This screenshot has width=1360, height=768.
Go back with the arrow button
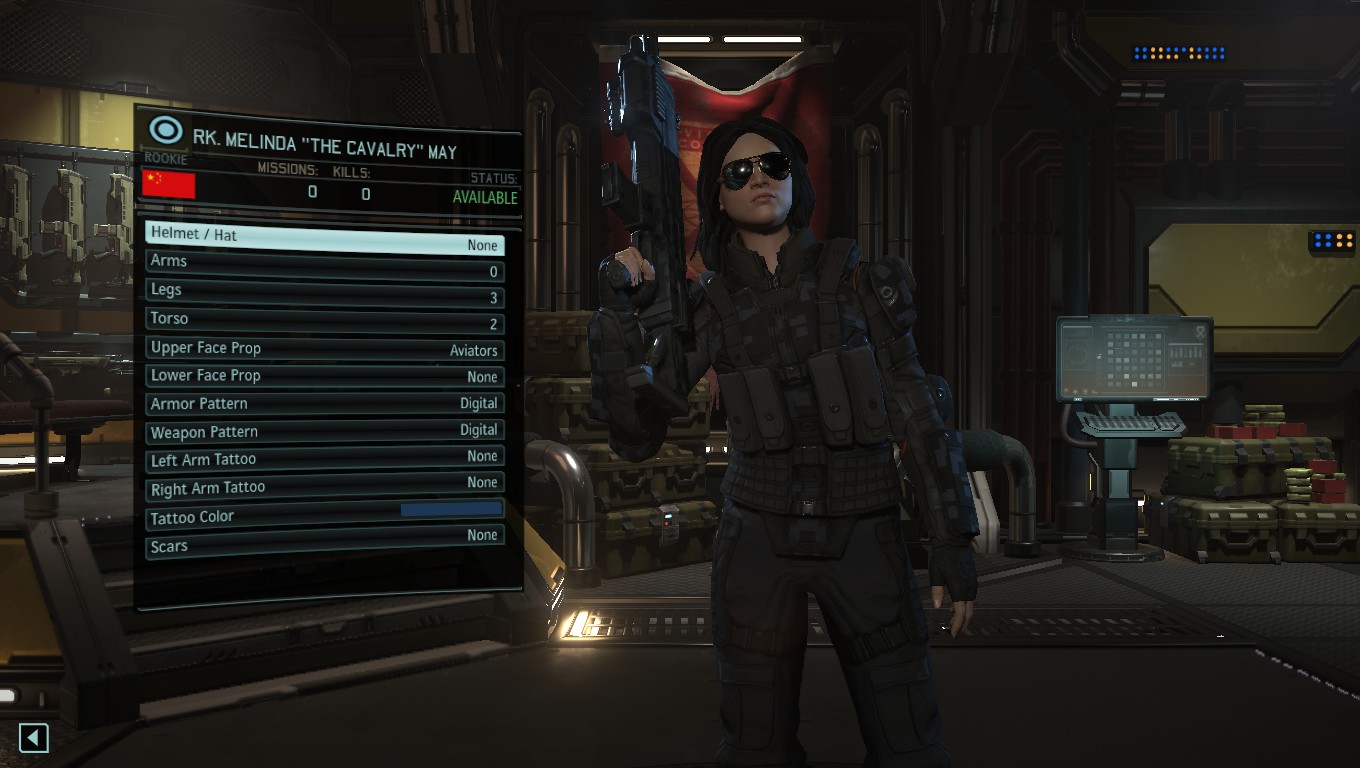(x=34, y=738)
